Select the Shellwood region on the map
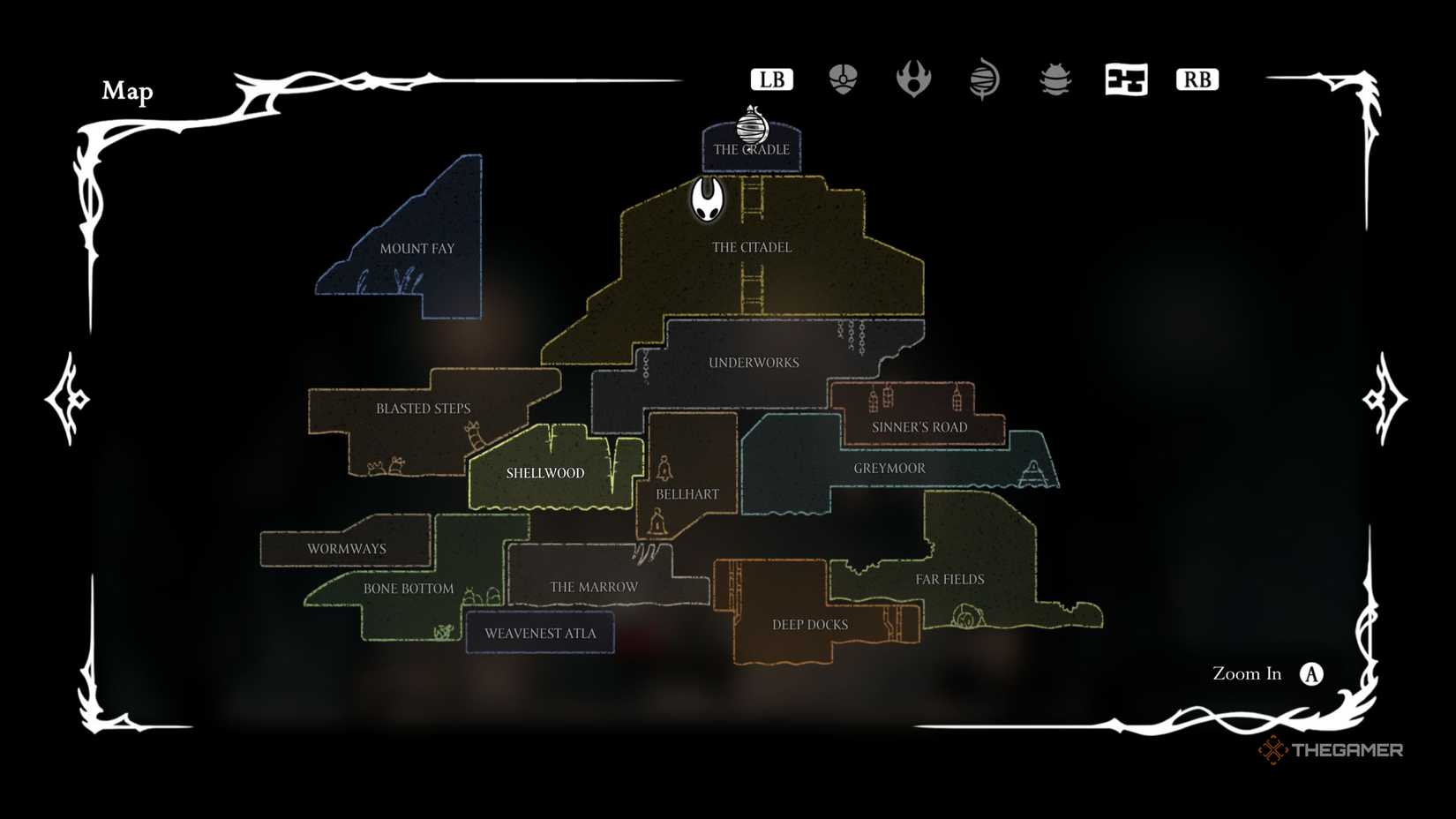The width and height of the screenshot is (1456, 819). pyautogui.click(x=544, y=473)
